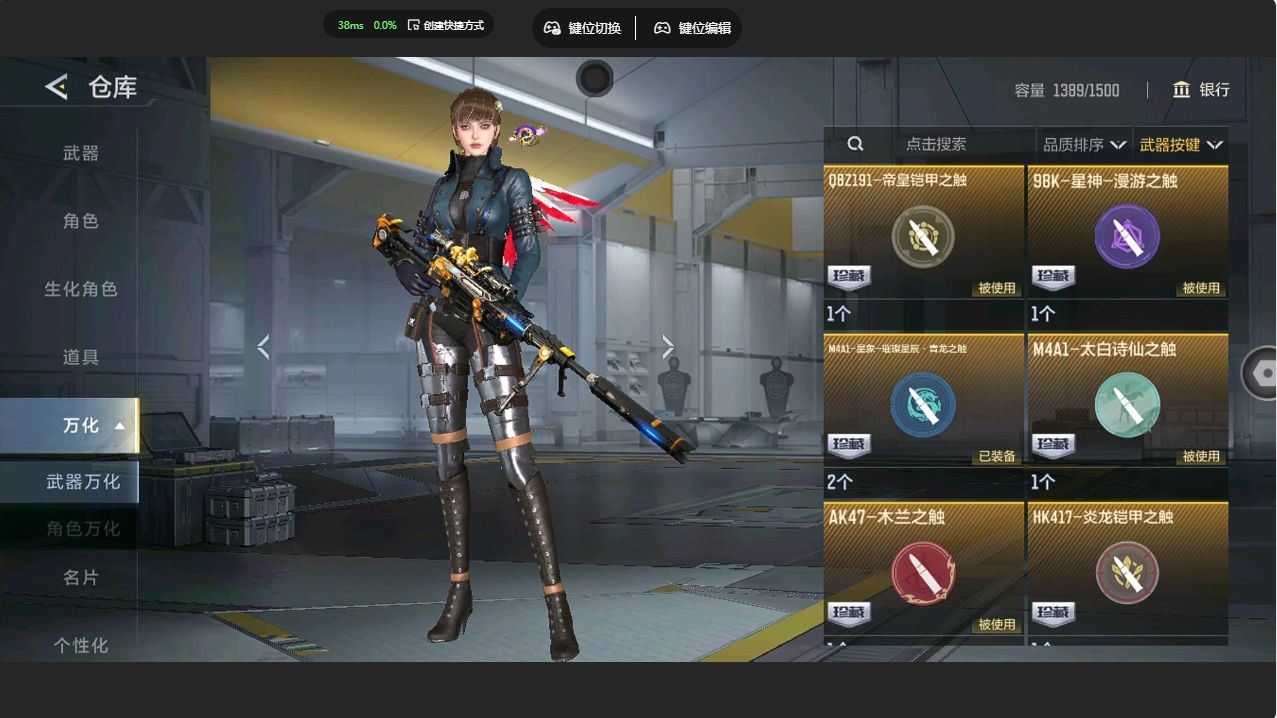This screenshot has height=718, width=1277.
Task: Select the AK47-木兰之触 item
Action: click(923, 572)
